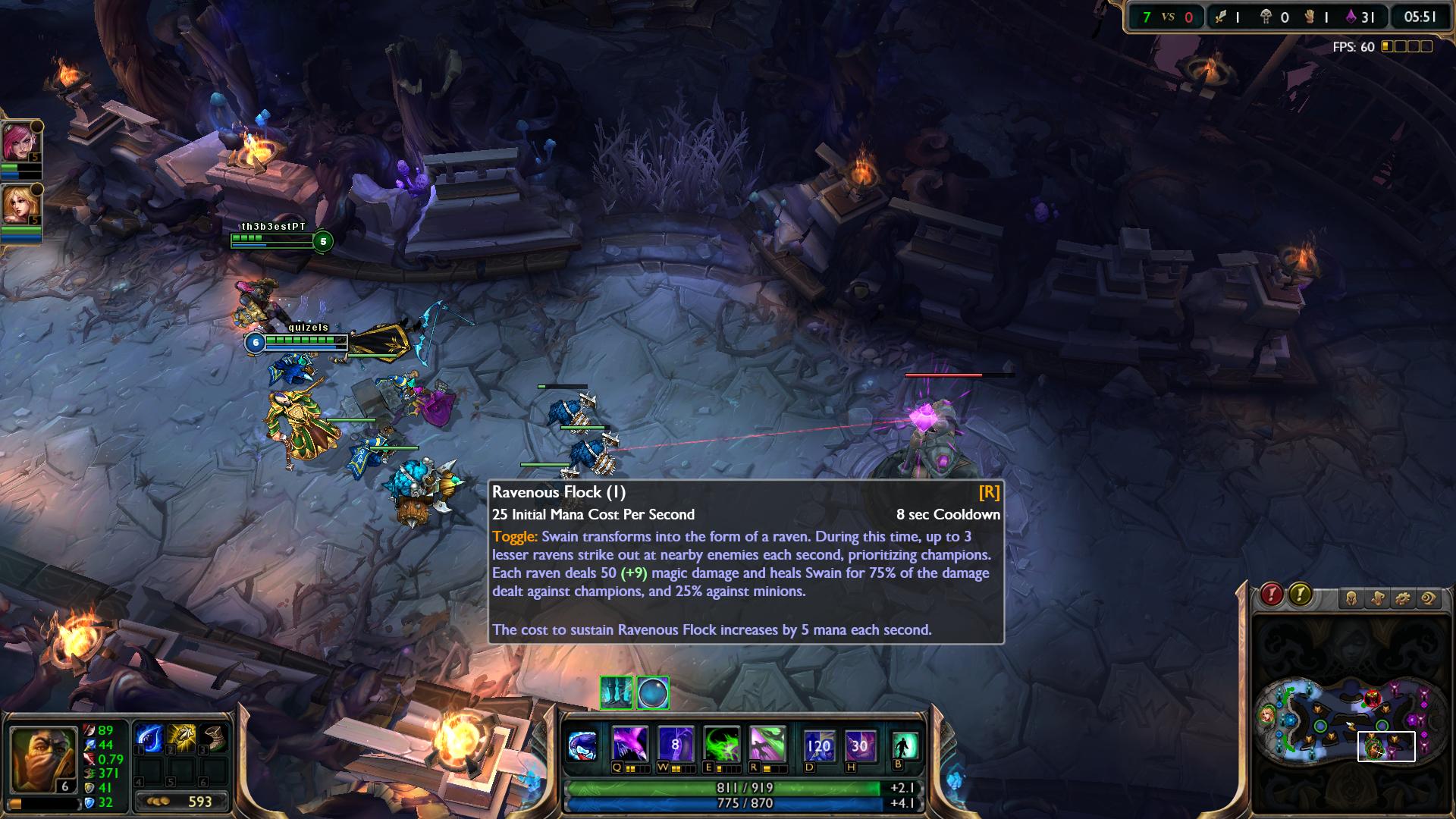1456x819 pixels.
Task: Select the pink-haired ally portrait
Action: click(20, 143)
